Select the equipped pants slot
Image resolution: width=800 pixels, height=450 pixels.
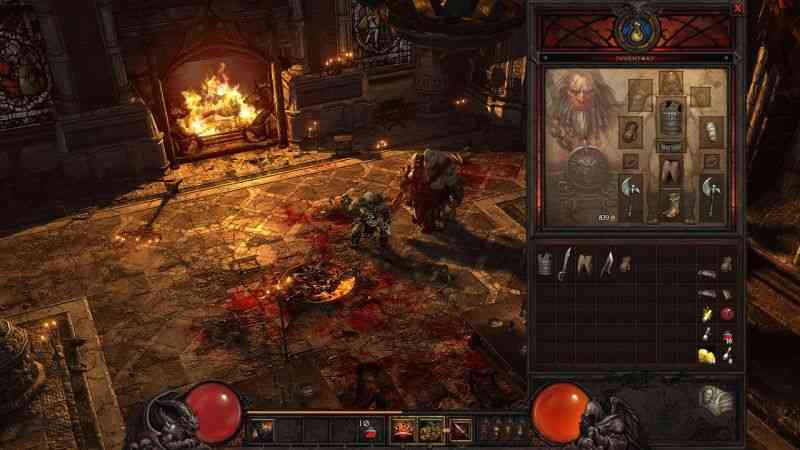[x=670, y=172]
